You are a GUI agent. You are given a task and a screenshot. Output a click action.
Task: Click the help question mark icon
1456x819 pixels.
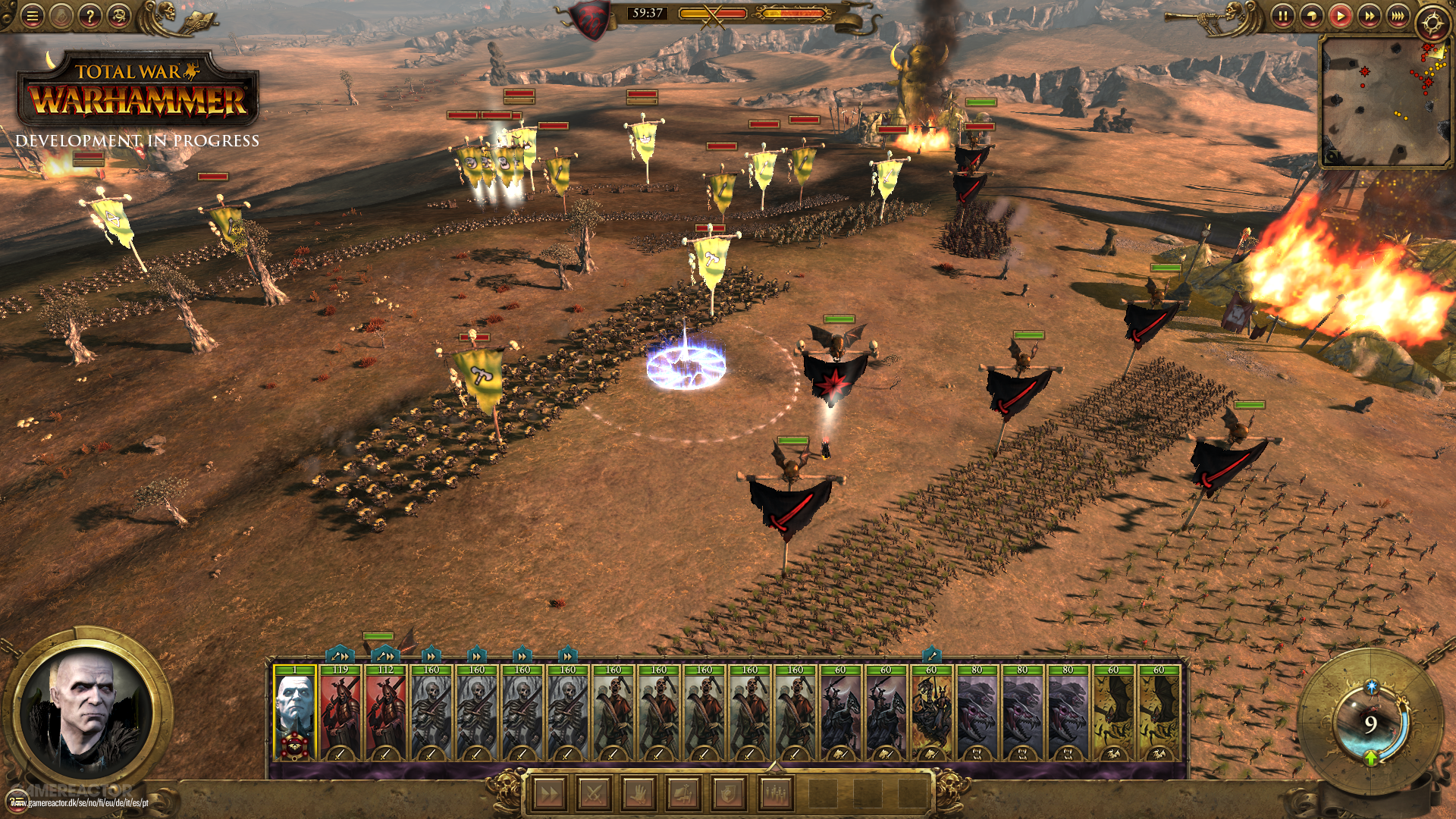[91, 15]
